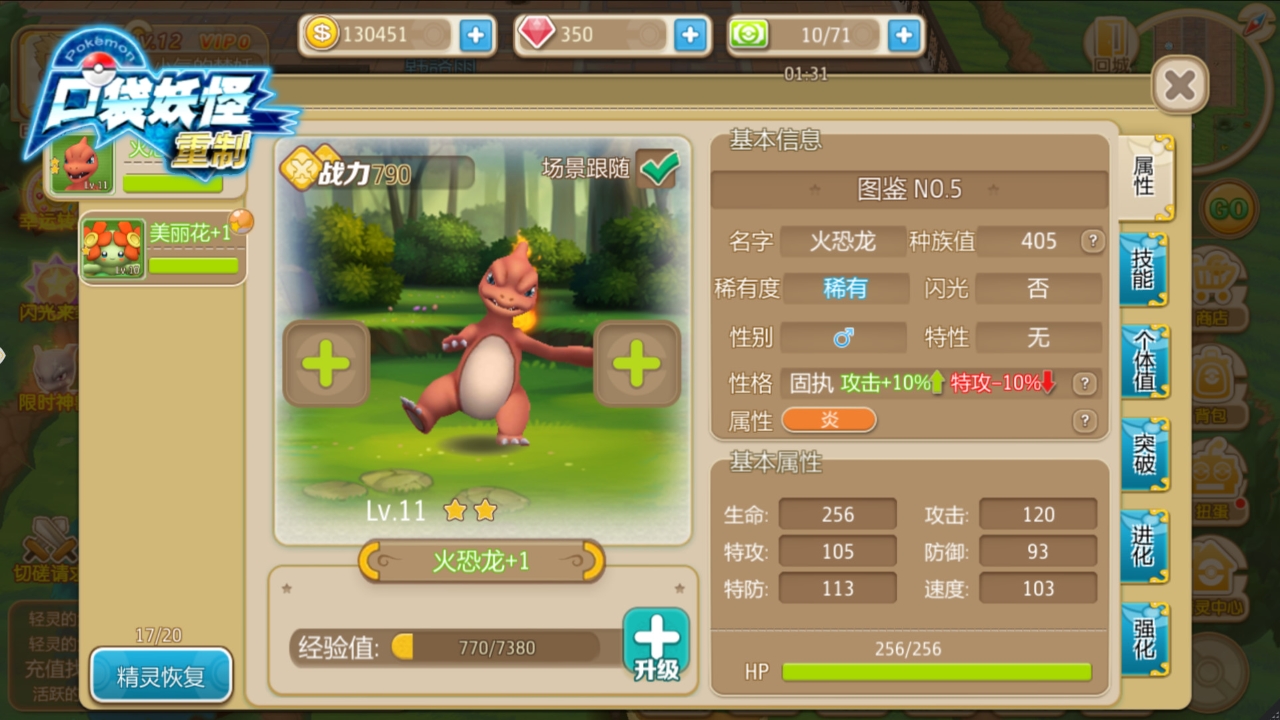Click the left plus slot beside Charmeleon
Image resolution: width=1280 pixels, height=720 pixels.
[325, 364]
